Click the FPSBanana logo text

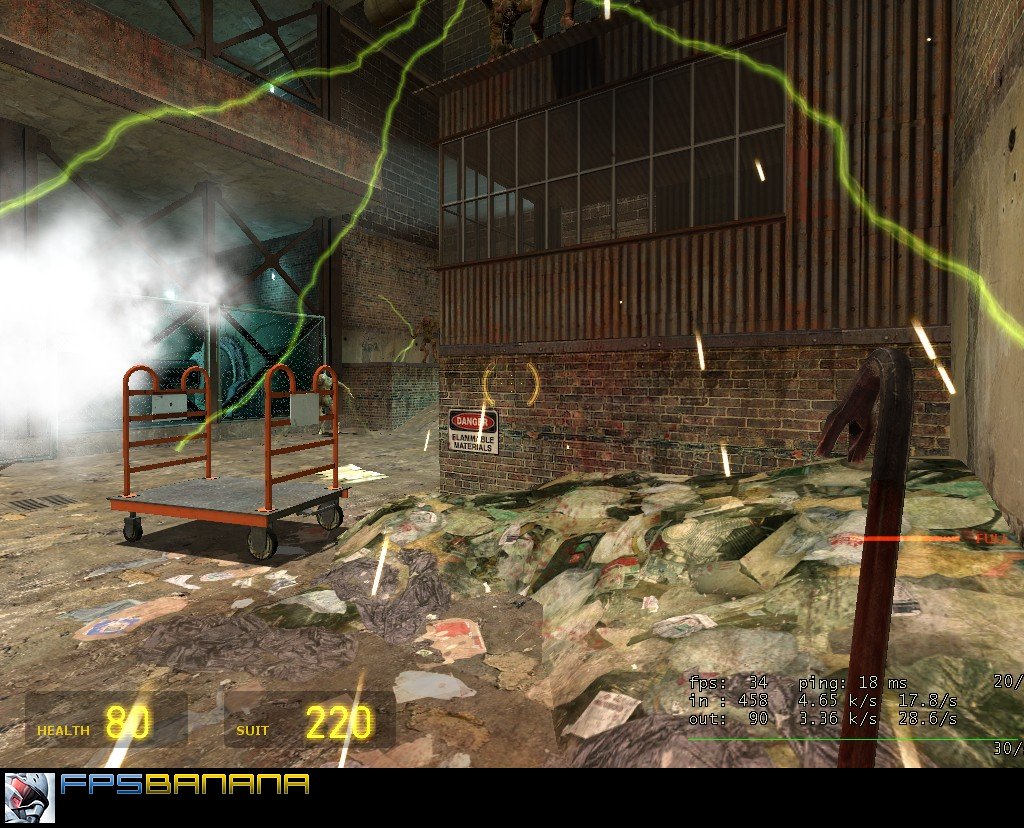point(184,784)
